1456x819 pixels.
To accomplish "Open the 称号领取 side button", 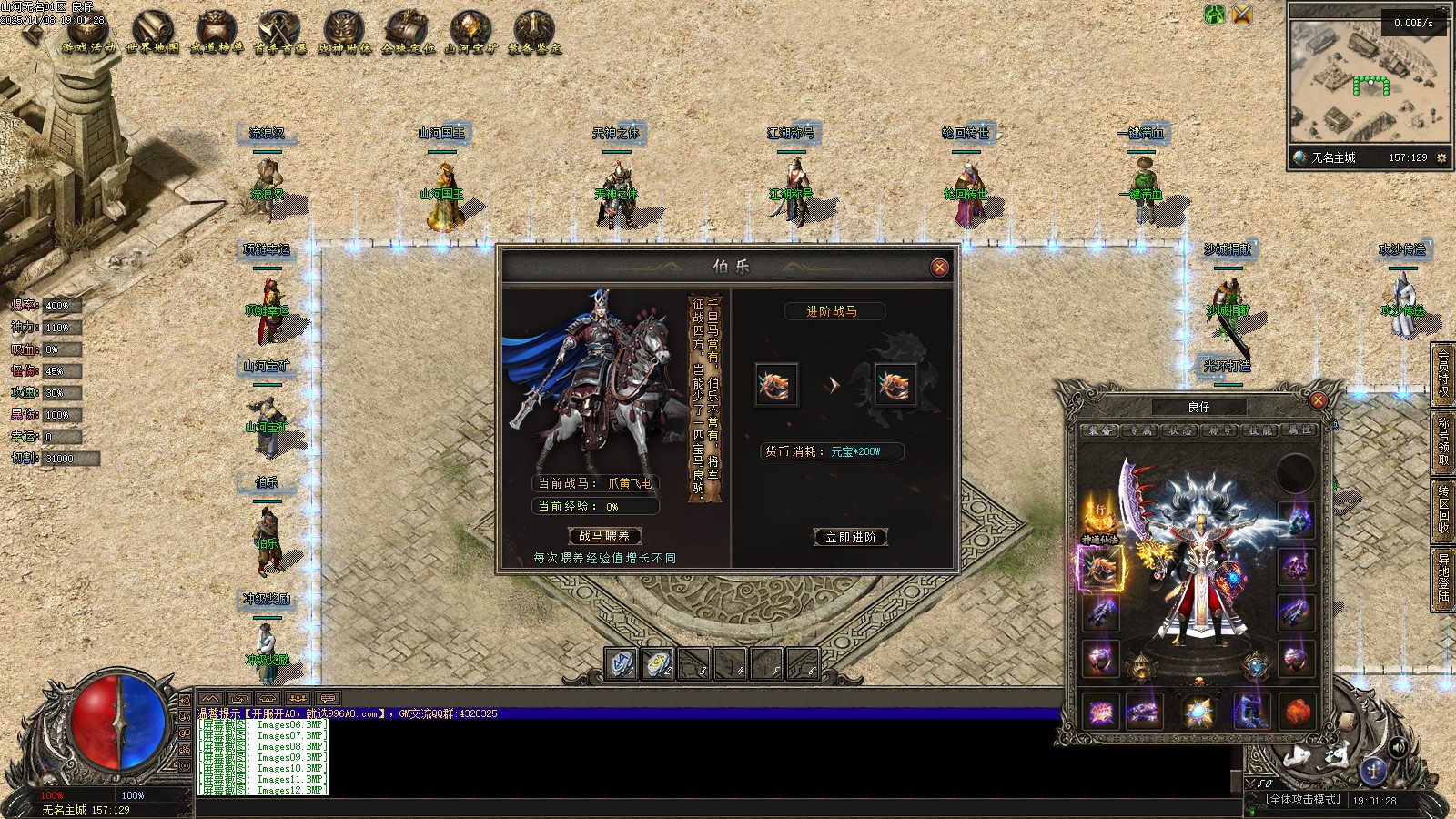I will coord(1443,440).
